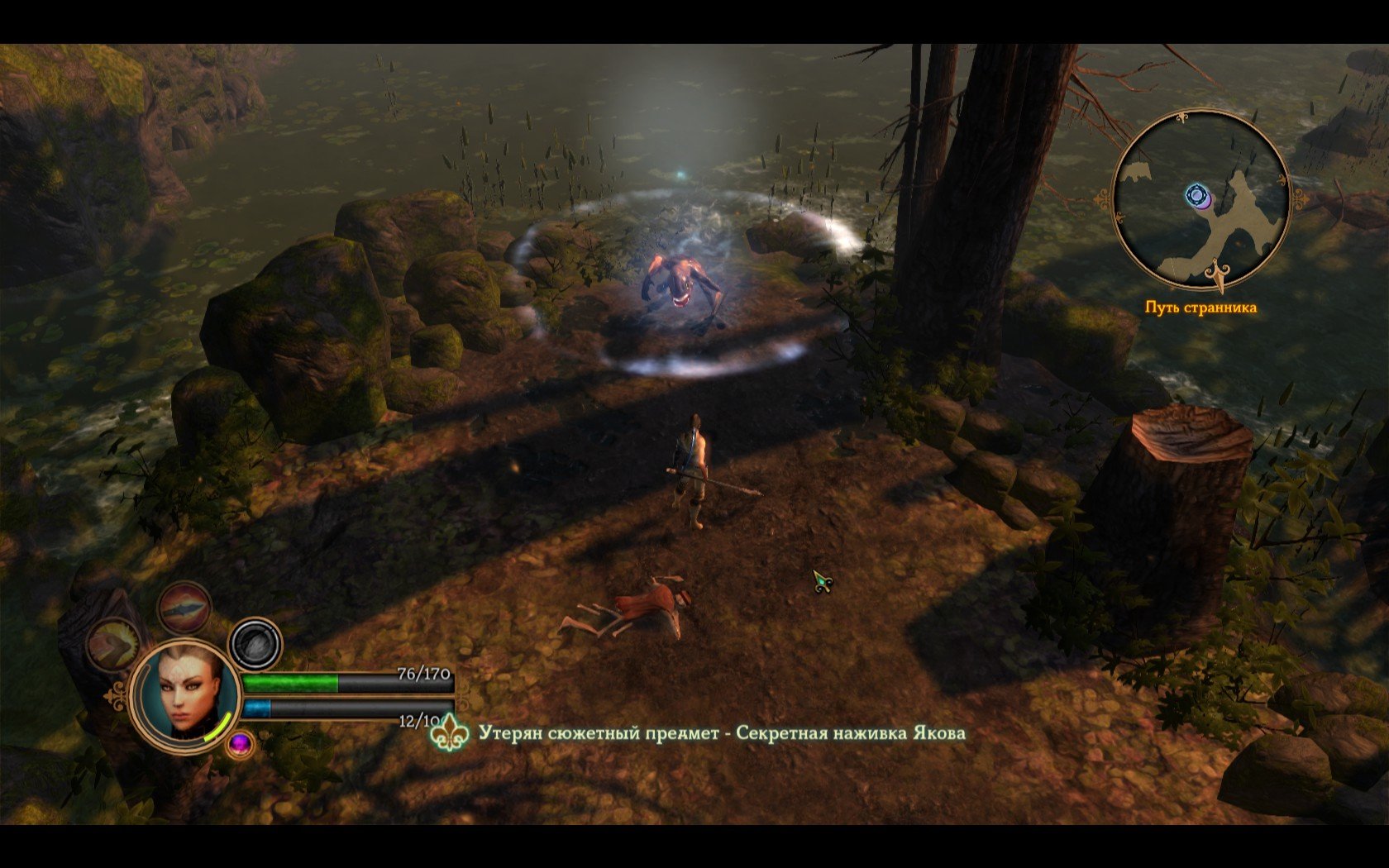Activate the dagger ability icon
The height and width of the screenshot is (868, 1389).
185,608
